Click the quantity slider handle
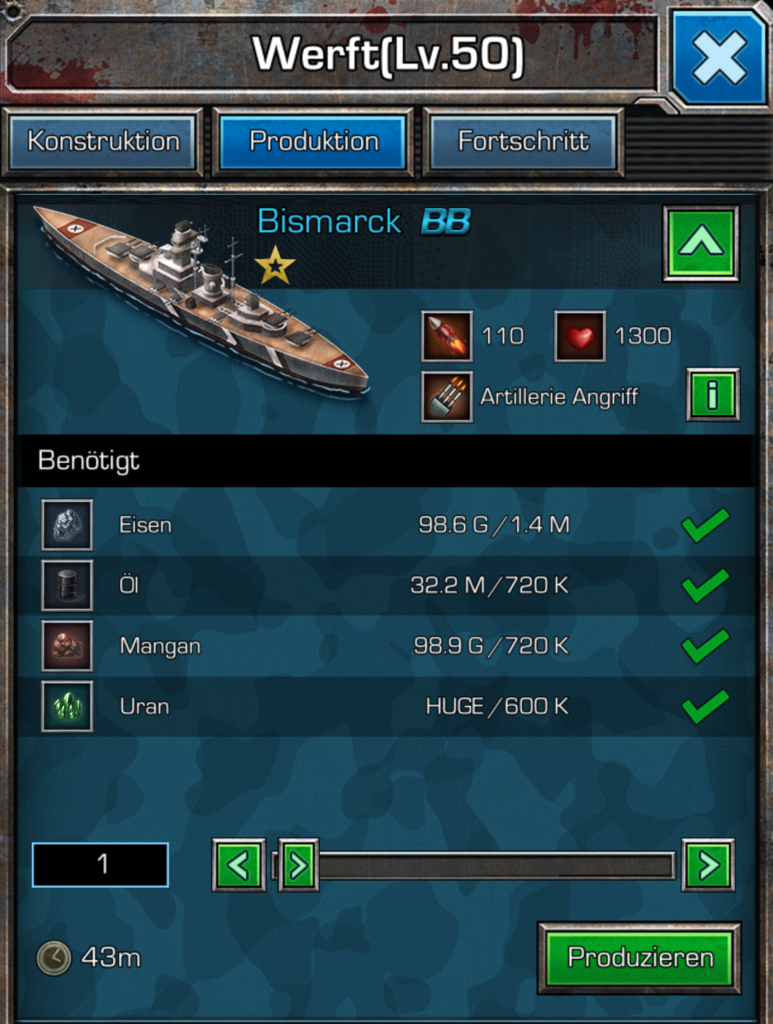Image resolution: width=773 pixels, height=1024 pixels. 298,865
